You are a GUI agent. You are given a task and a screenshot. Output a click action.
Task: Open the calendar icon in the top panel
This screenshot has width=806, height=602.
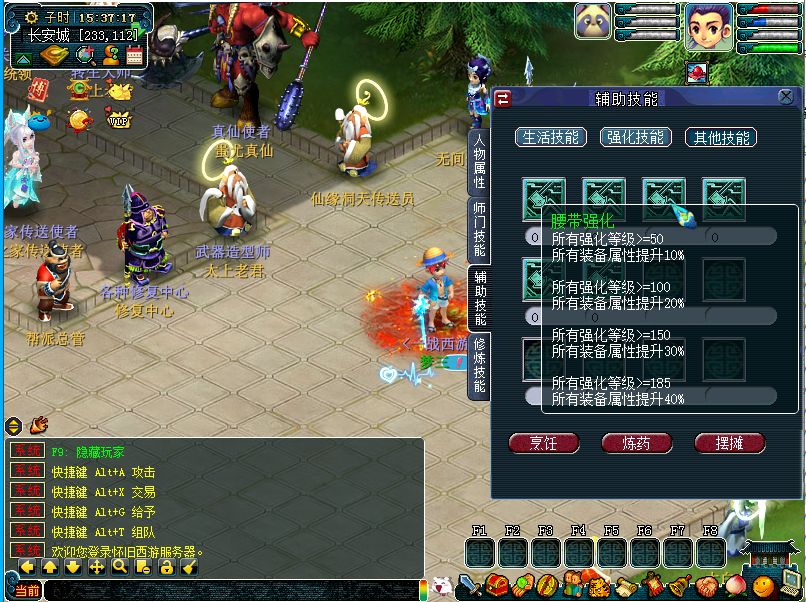coord(134,55)
